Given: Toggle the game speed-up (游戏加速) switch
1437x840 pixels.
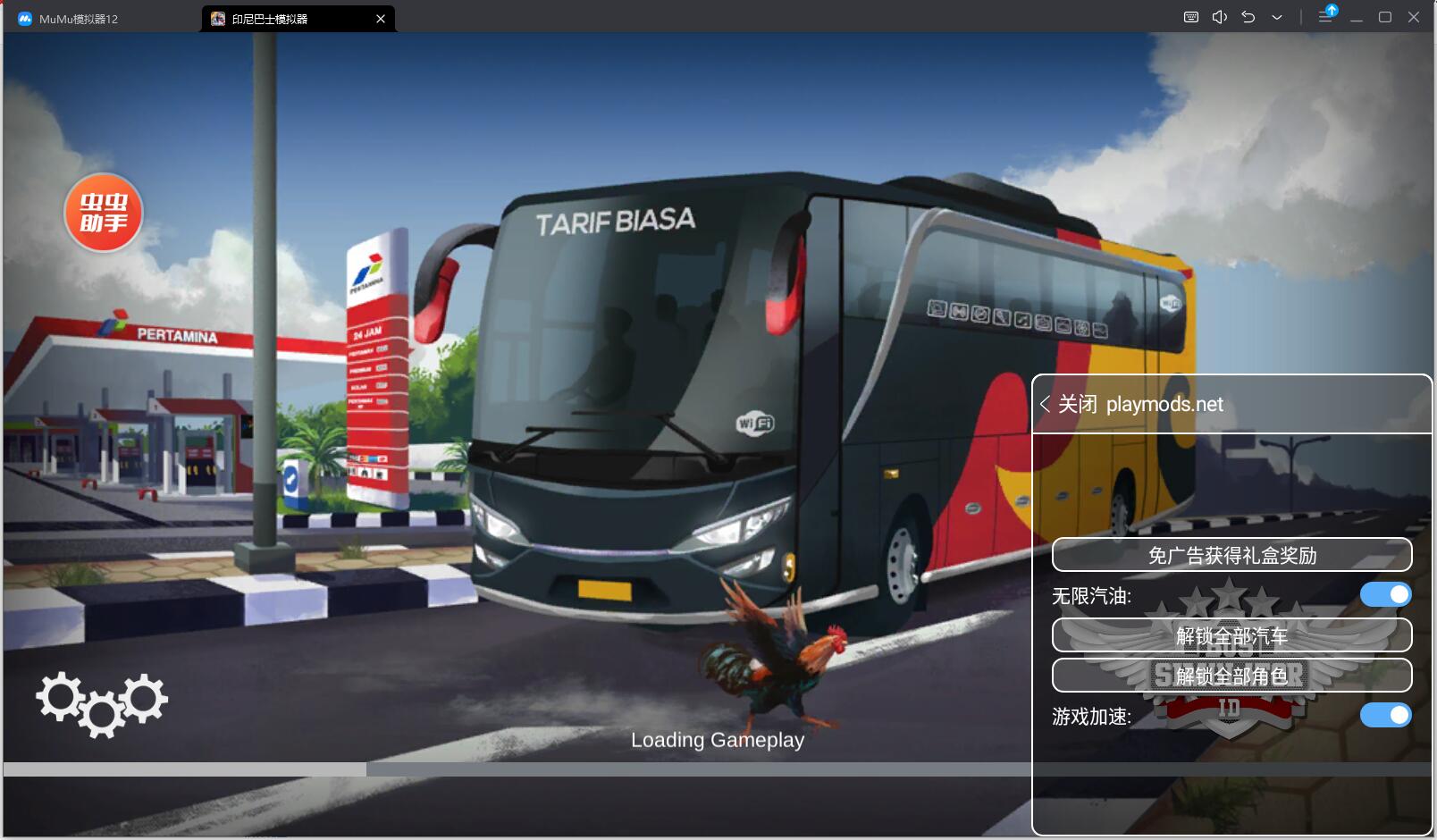Looking at the screenshot, I should coord(1385,715).
